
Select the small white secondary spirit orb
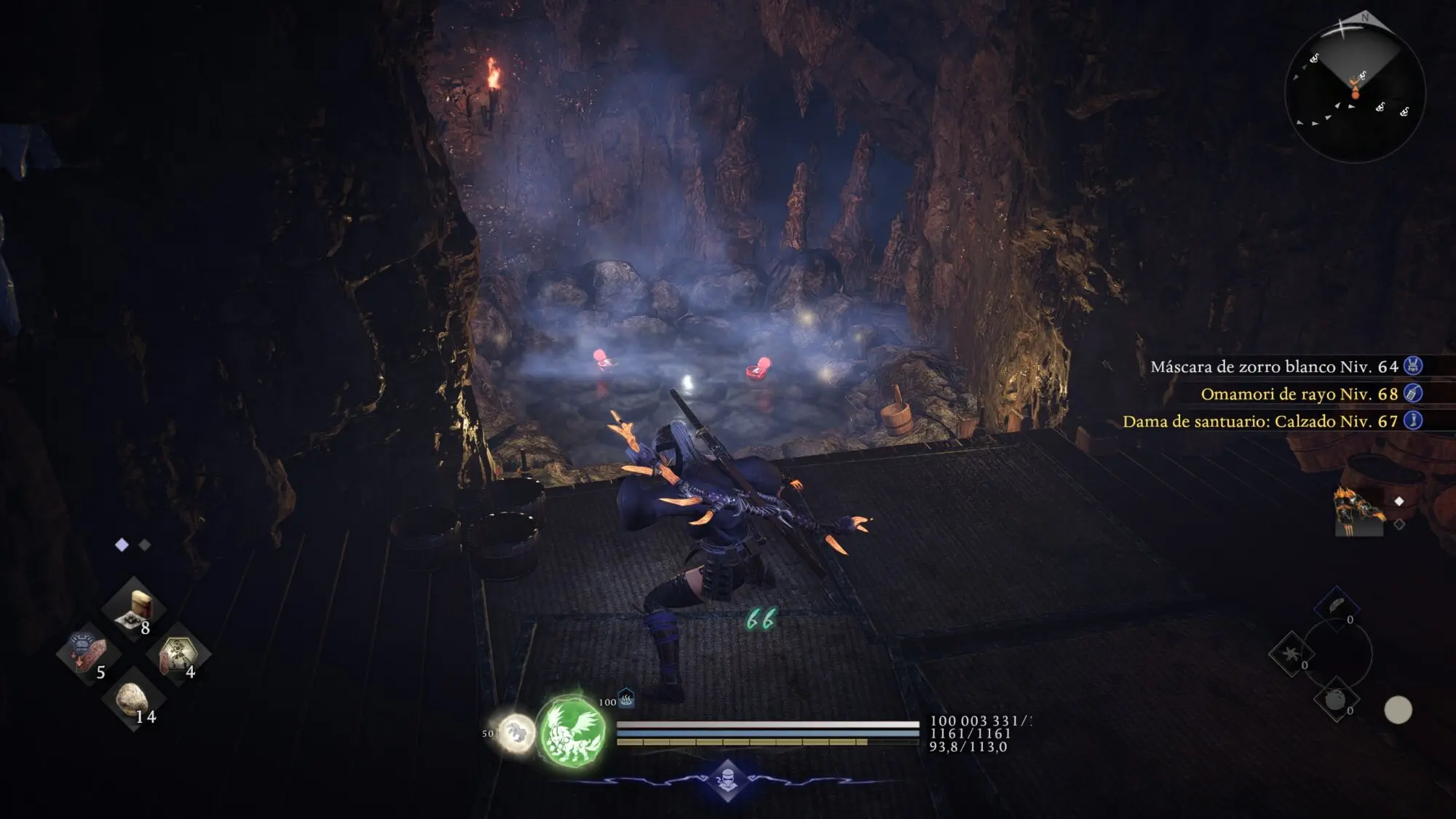(516, 731)
